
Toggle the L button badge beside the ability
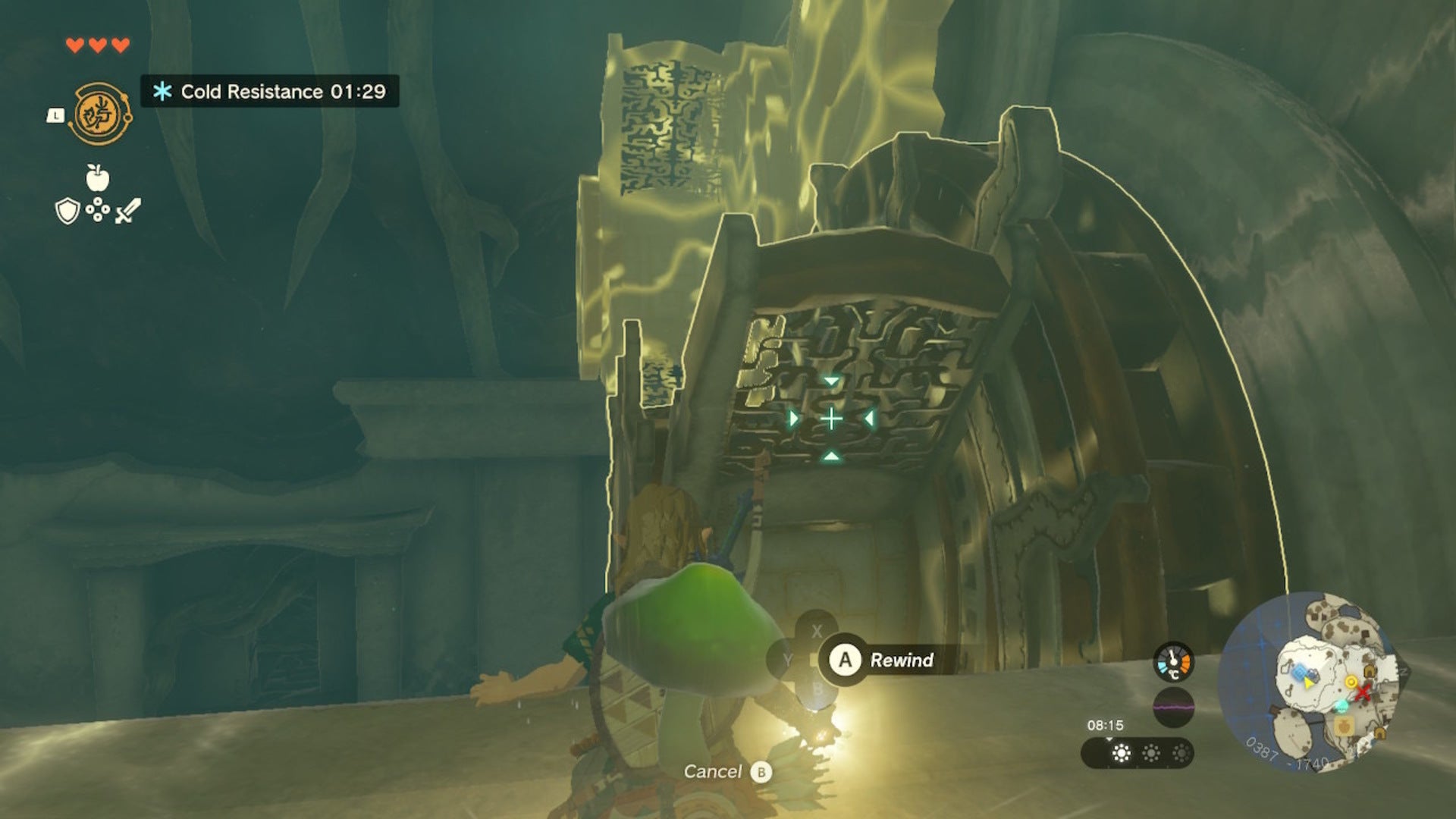click(x=55, y=115)
